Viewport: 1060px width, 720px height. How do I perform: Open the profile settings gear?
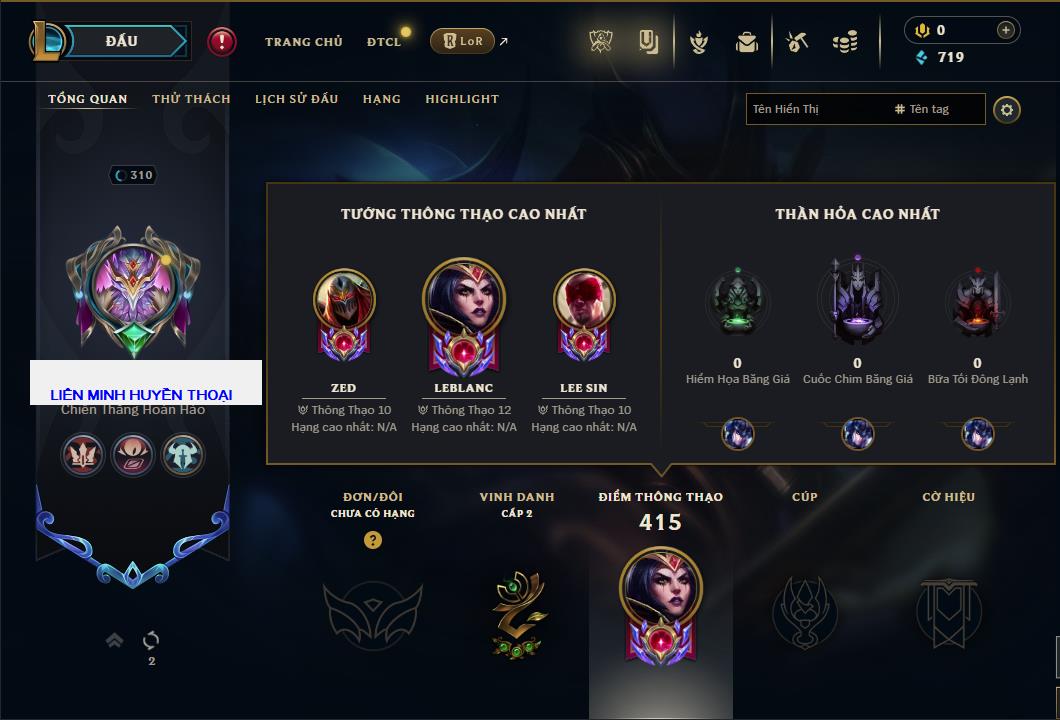(x=1007, y=109)
